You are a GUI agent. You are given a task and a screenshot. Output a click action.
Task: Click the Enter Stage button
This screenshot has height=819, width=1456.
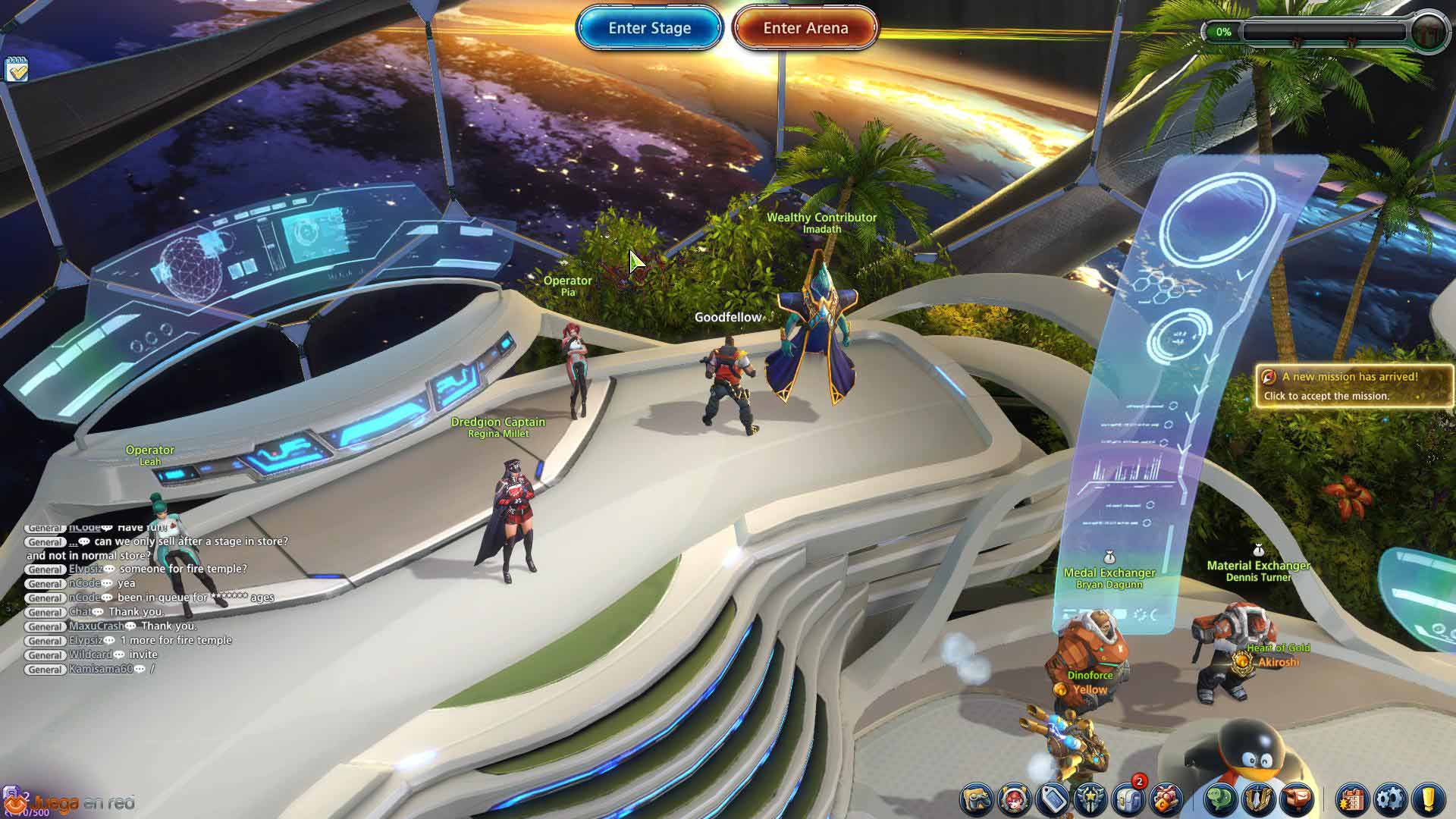click(649, 29)
